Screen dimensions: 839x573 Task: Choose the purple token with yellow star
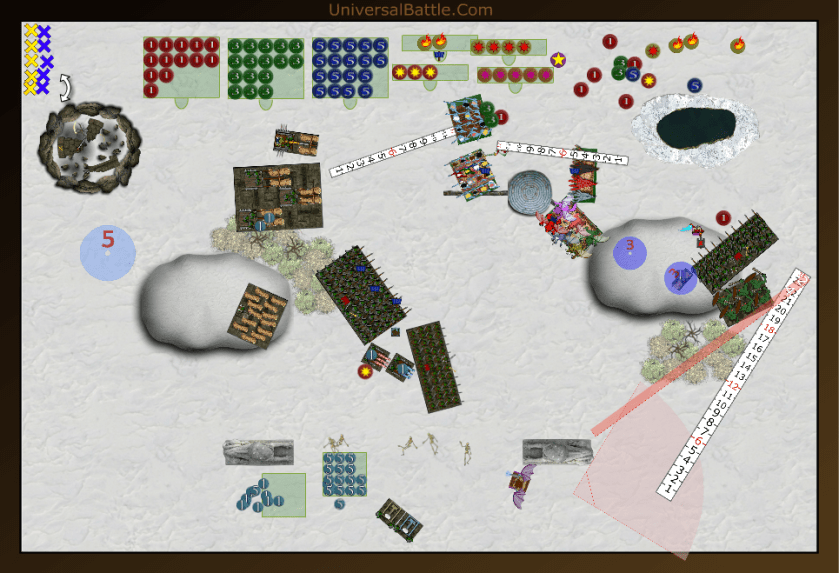(x=558, y=60)
